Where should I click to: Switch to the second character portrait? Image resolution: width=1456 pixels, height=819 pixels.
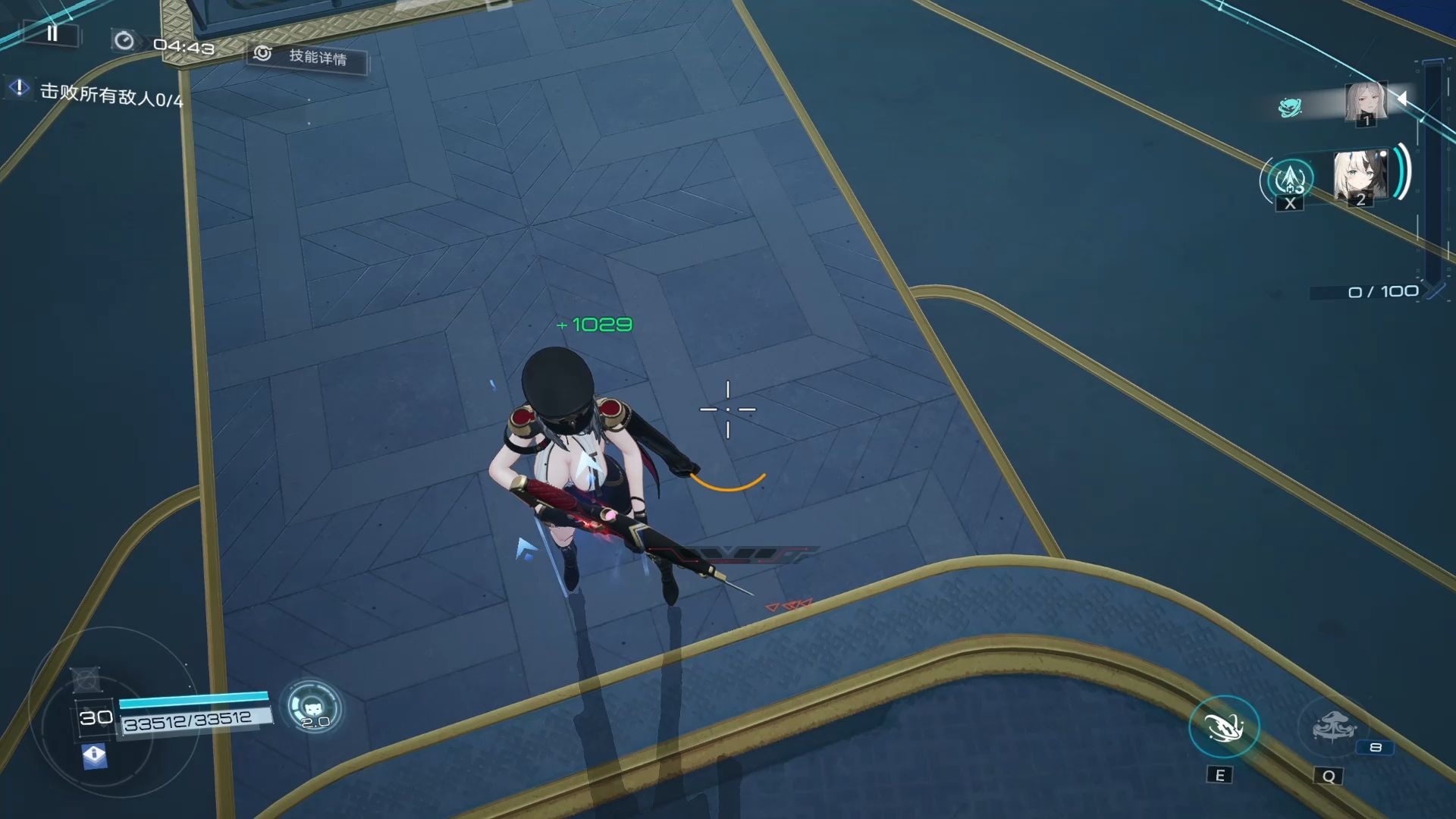(x=1360, y=177)
